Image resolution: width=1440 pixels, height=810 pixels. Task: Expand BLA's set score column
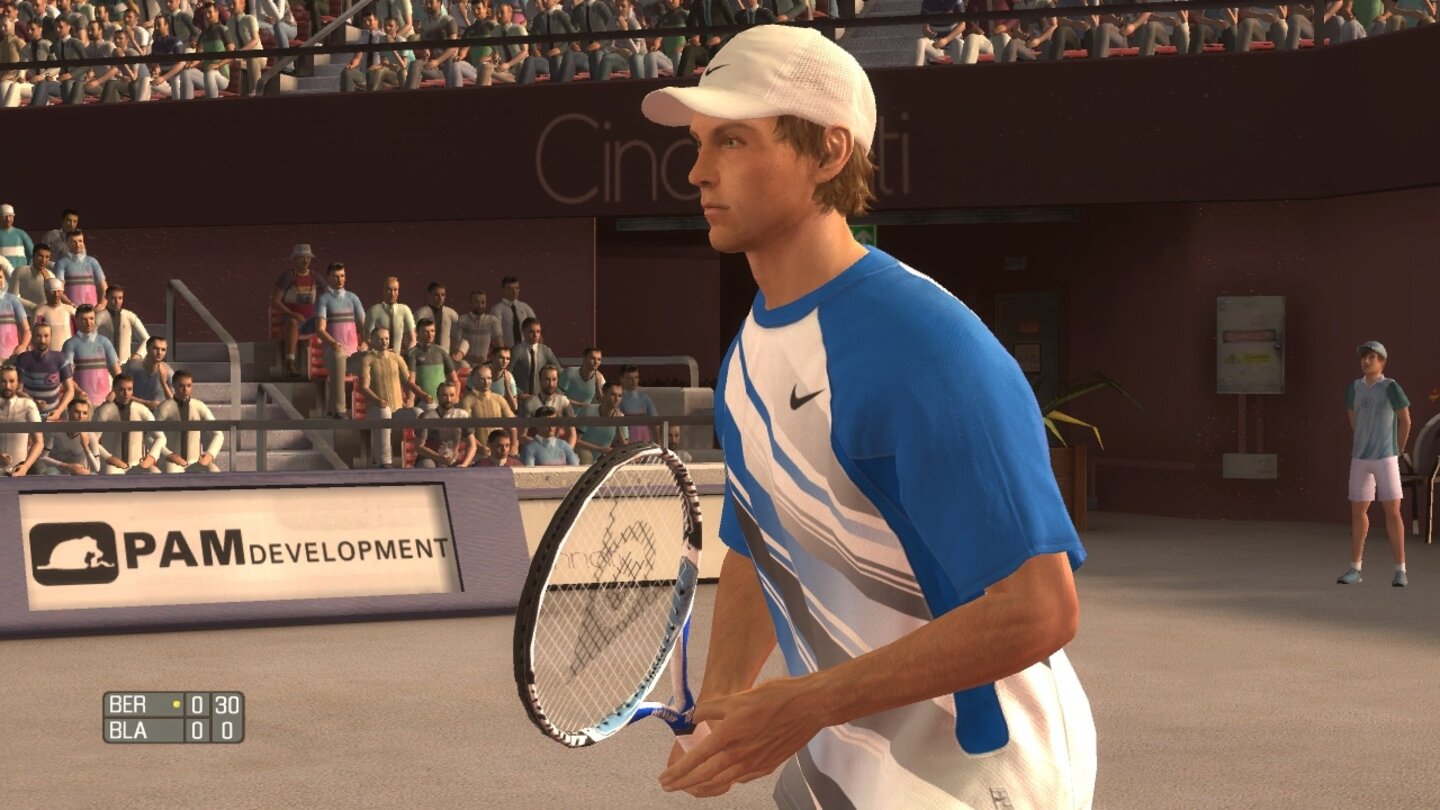(x=196, y=729)
